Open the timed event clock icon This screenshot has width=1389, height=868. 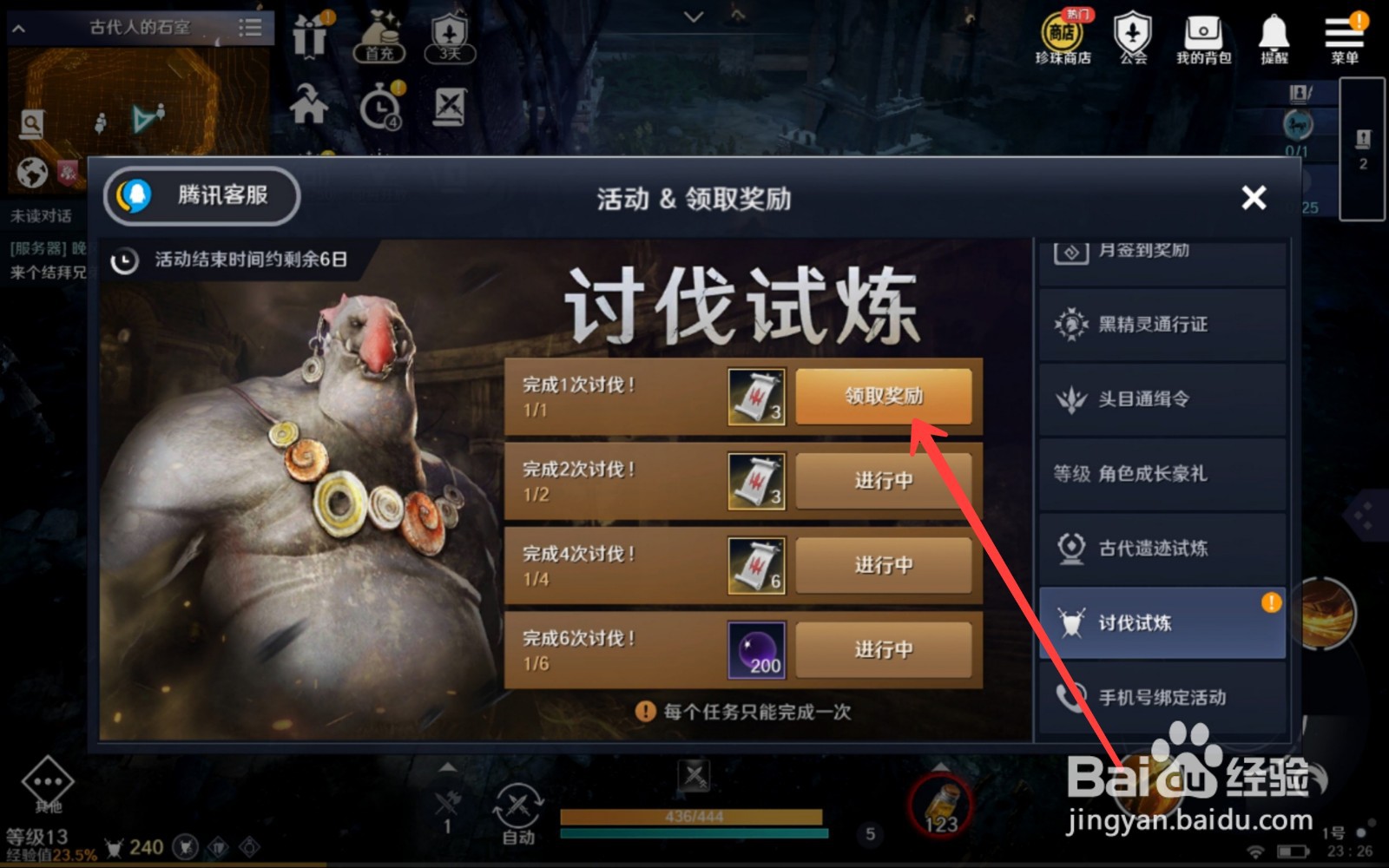click(x=379, y=104)
